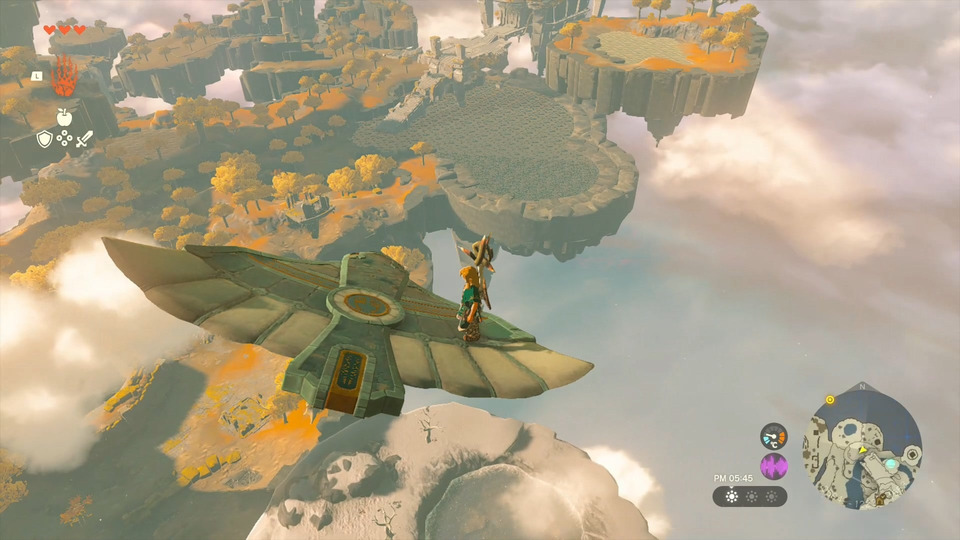Open the circular minimap
The image size is (960, 540).
point(862,445)
